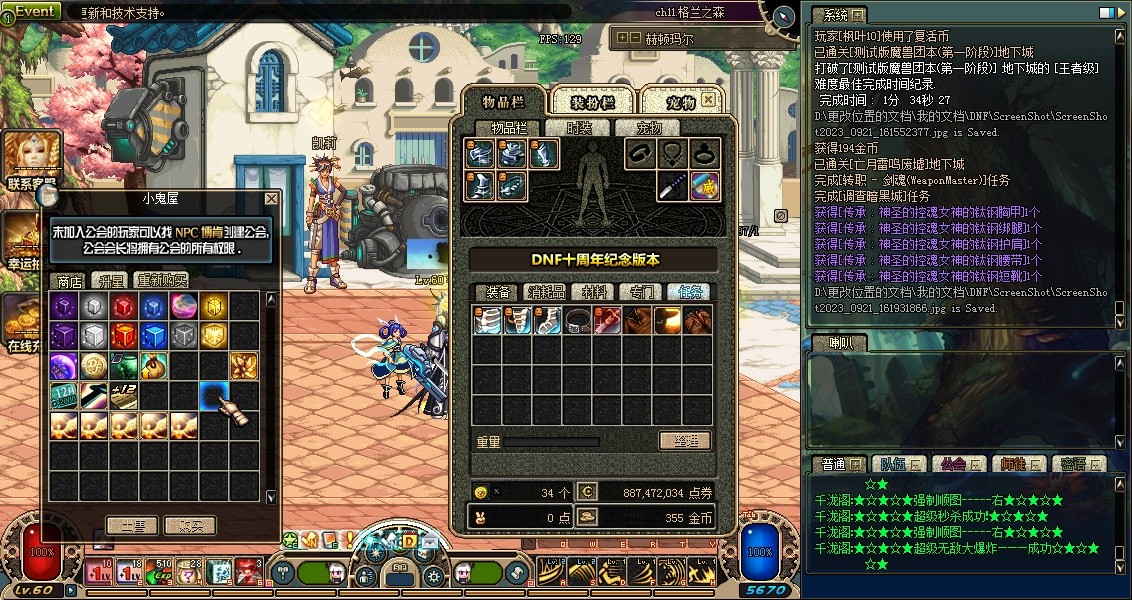Open the 宠物 pet tab at top
The height and width of the screenshot is (600, 1132).
click(680, 102)
